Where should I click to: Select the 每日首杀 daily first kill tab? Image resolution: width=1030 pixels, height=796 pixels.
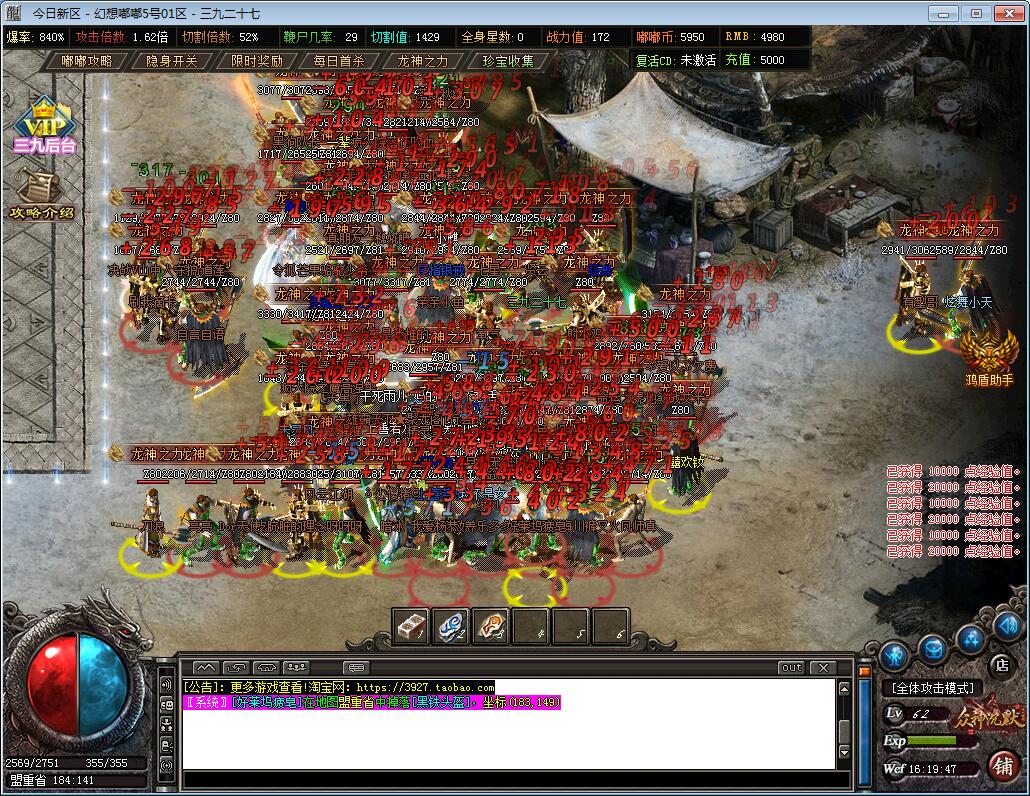pyautogui.click(x=339, y=61)
